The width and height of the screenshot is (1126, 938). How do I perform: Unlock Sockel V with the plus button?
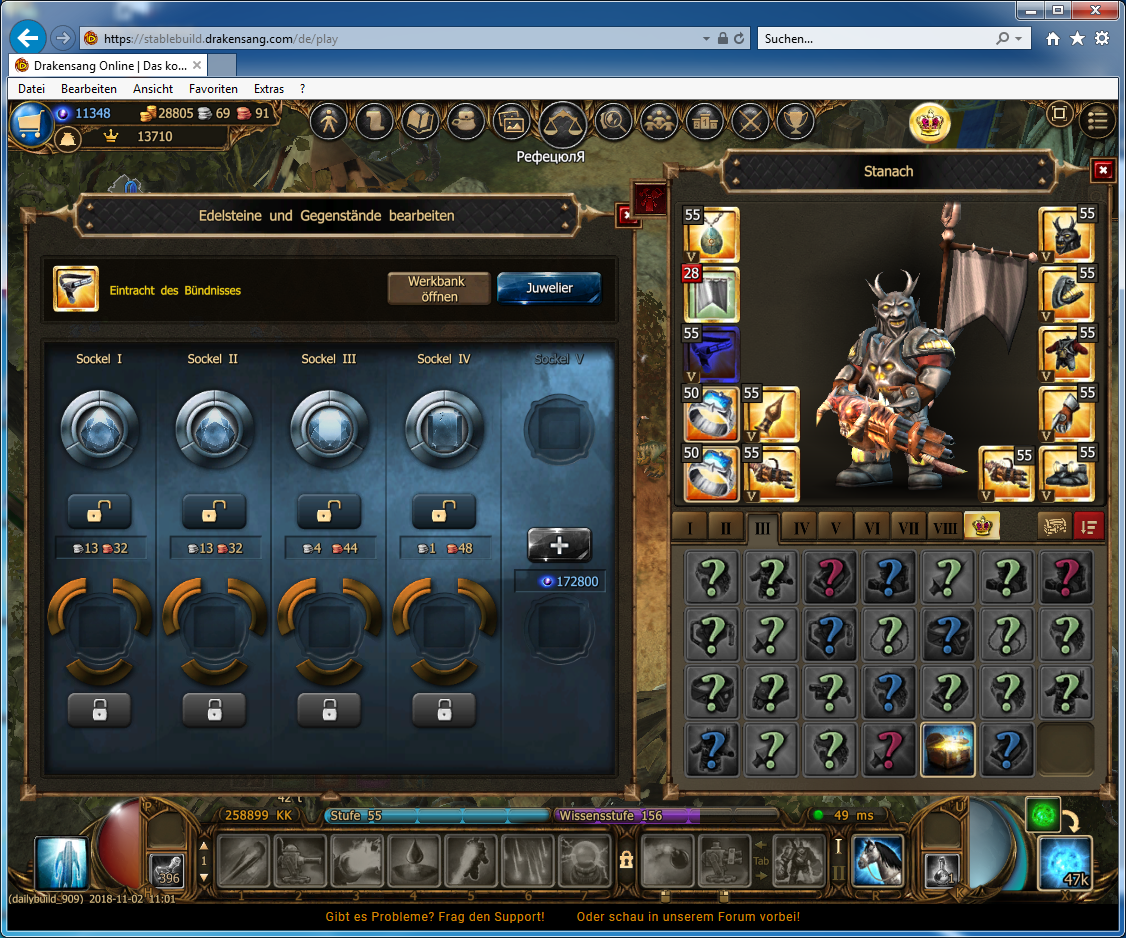(559, 545)
